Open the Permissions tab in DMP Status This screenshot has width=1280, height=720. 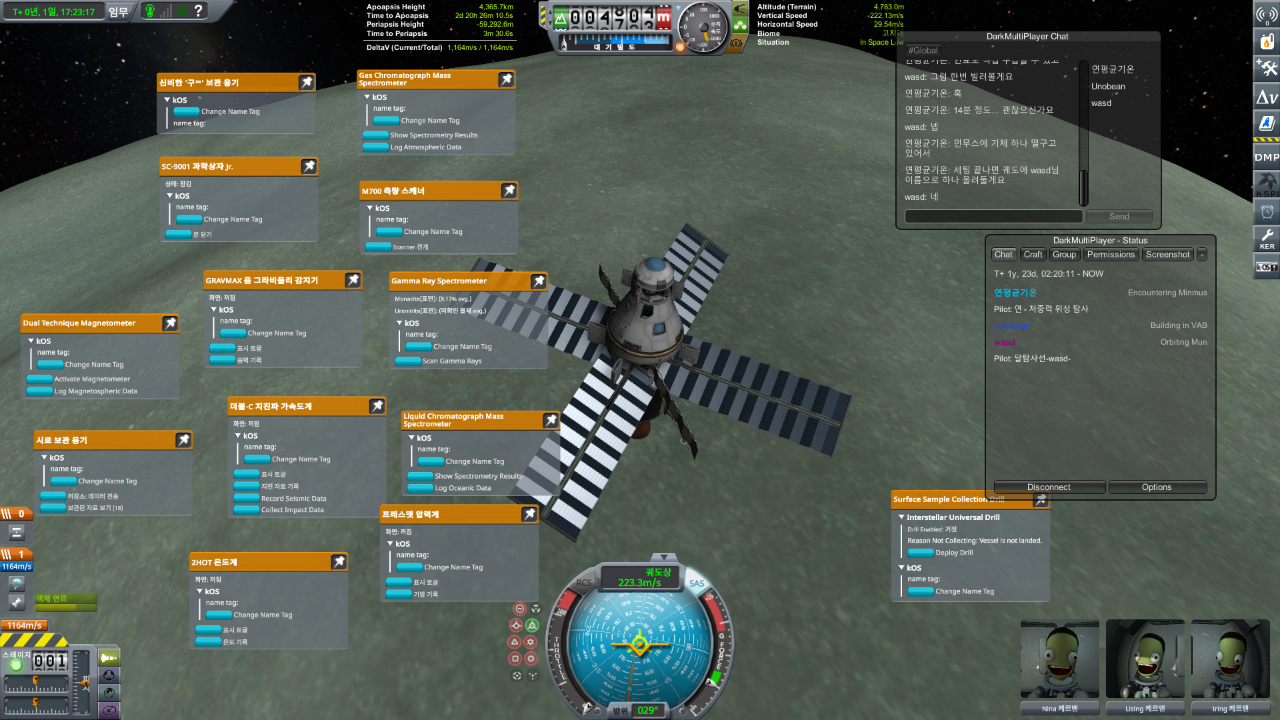1111,255
